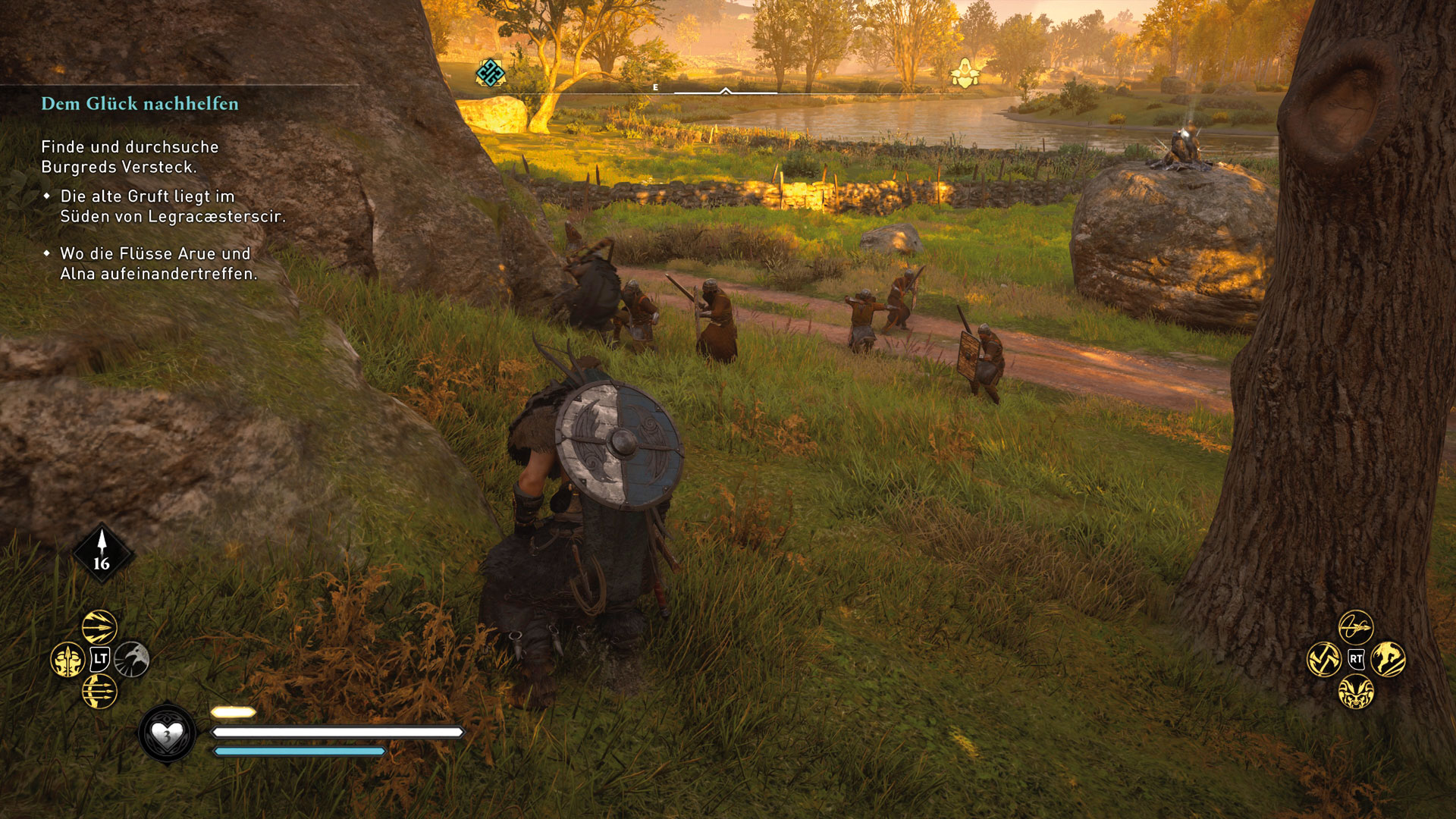Activate the snarling beast face ability
This screenshot has width=1456, height=819.
(1356, 692)
